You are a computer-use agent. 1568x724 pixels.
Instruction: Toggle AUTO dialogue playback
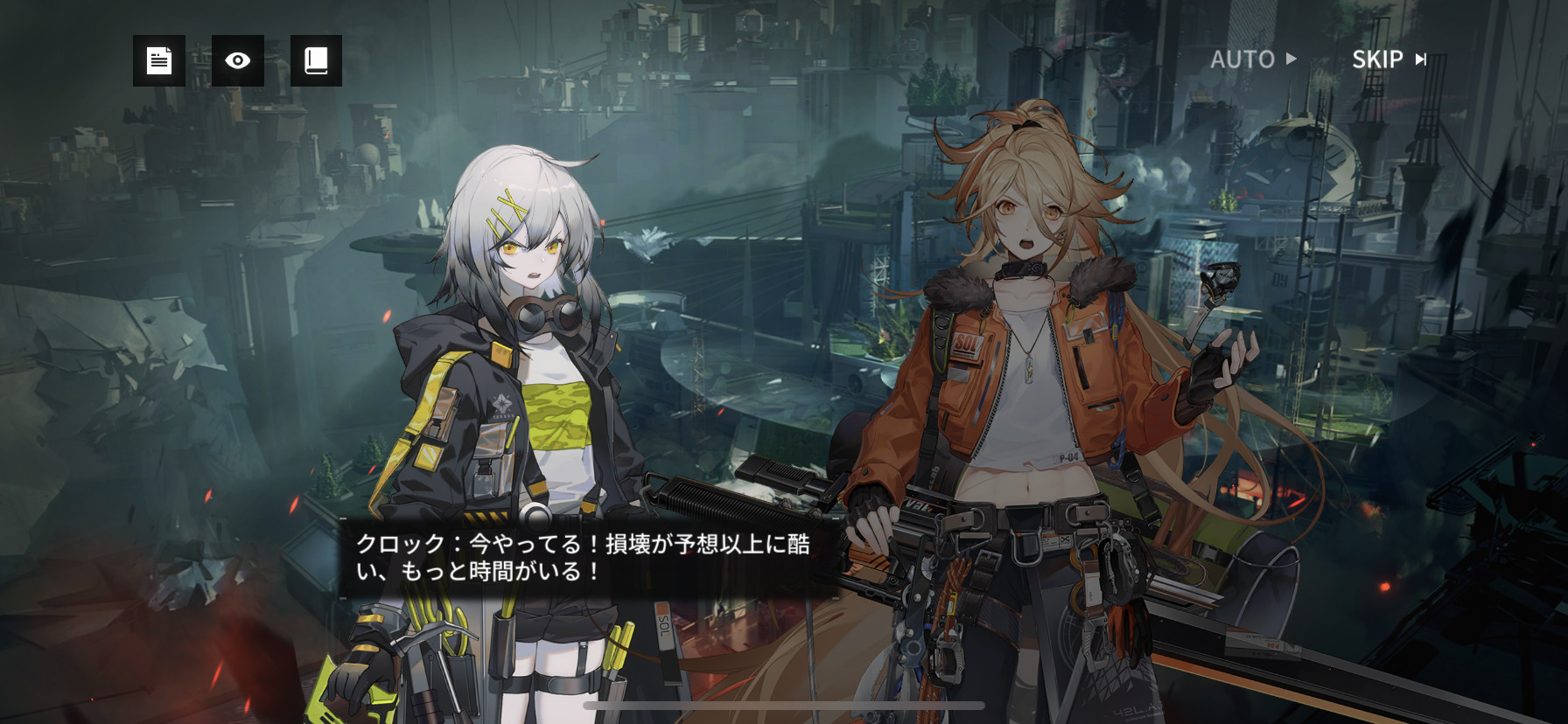click(x=1252, y=59)
